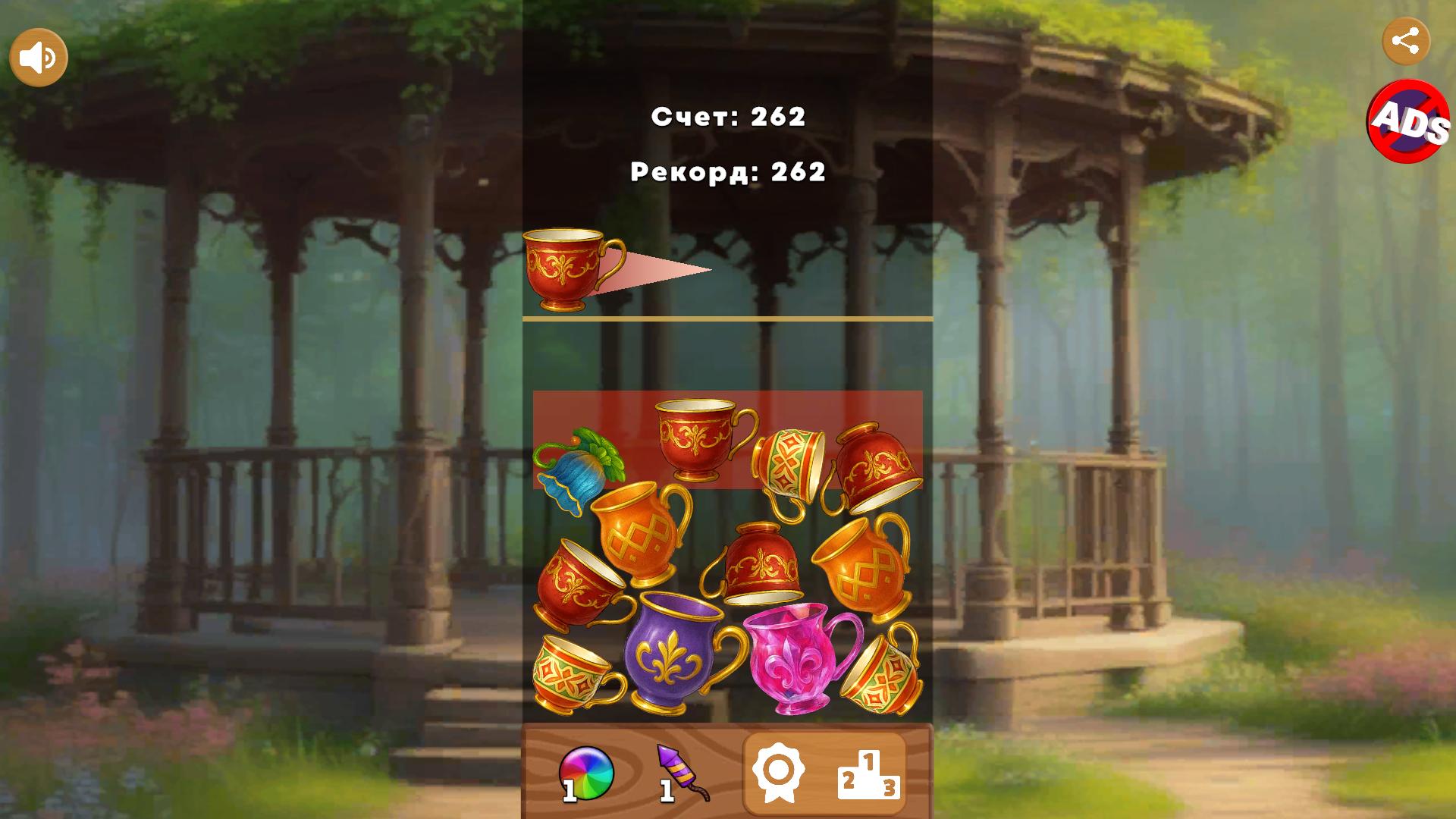Tap the tilted green cup near the top
The height and width of the screenshot is (819, 1456).
coord(789,463)
